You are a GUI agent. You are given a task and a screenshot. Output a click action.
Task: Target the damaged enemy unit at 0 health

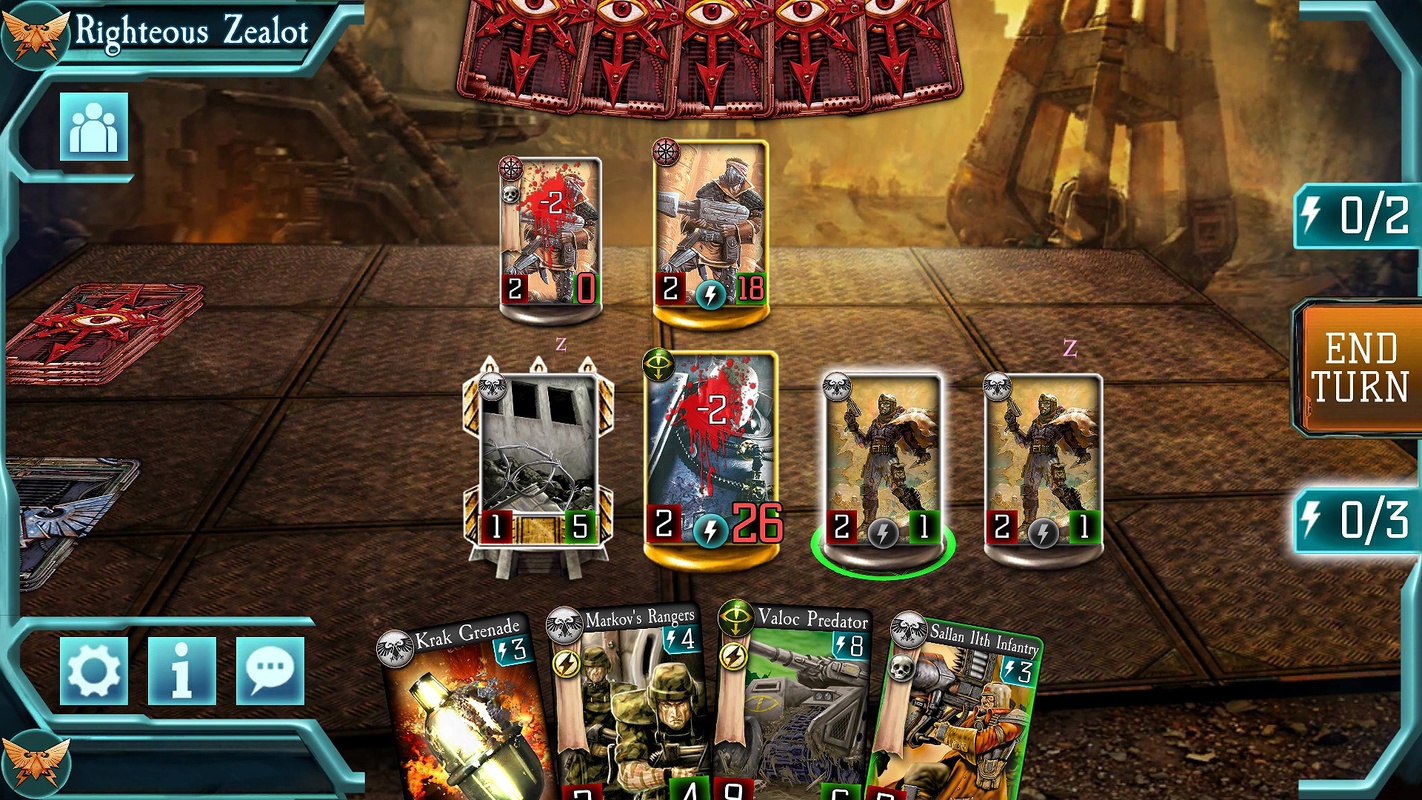(550, 235)
